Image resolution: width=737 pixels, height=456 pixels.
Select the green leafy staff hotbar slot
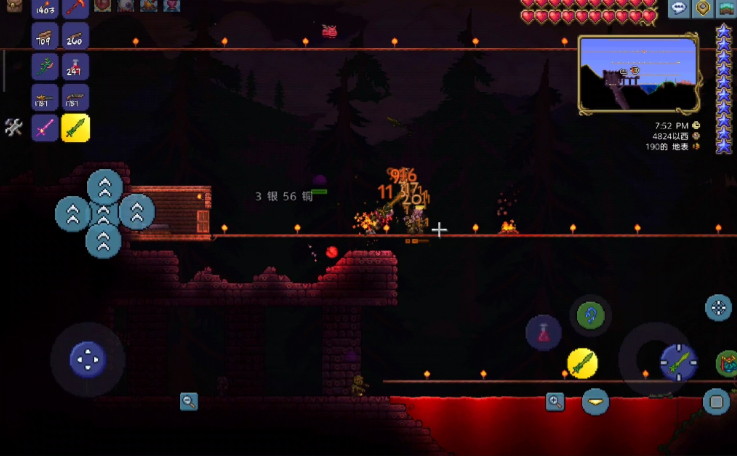44,68
